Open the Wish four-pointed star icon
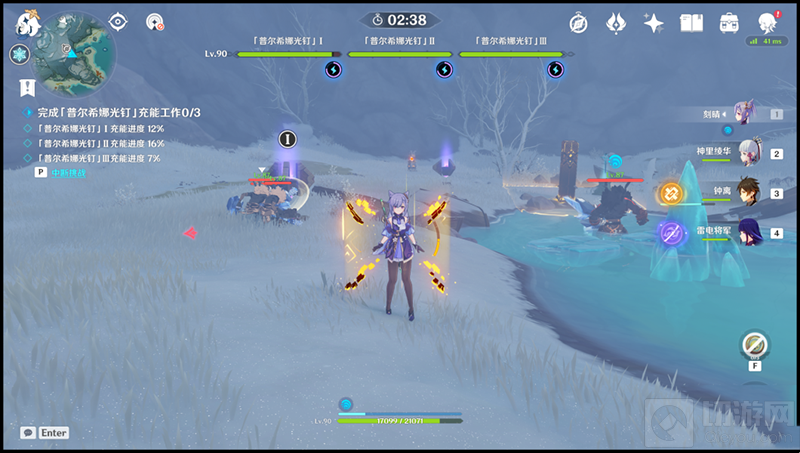The width and height of the screenshot is (800, 453). tap(654, 22)
